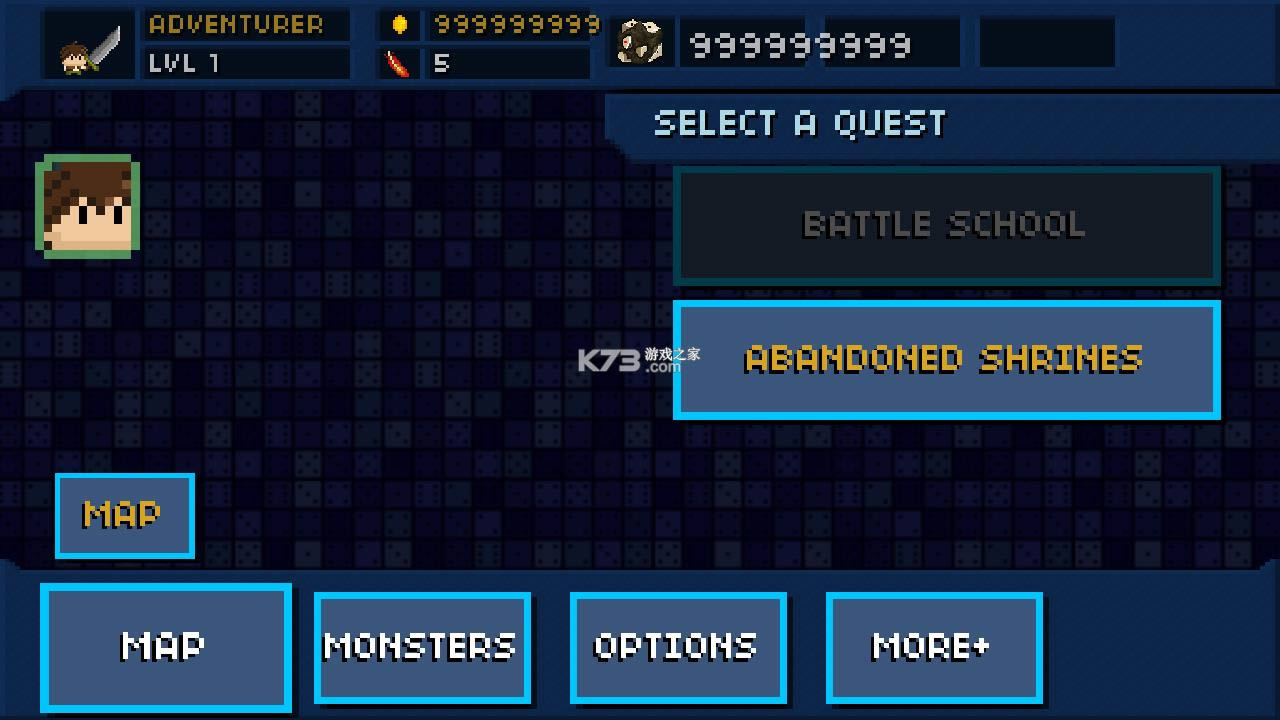Open the small MAP panel button
Screen dimensions: 1280x720
(x=124, y=516)
